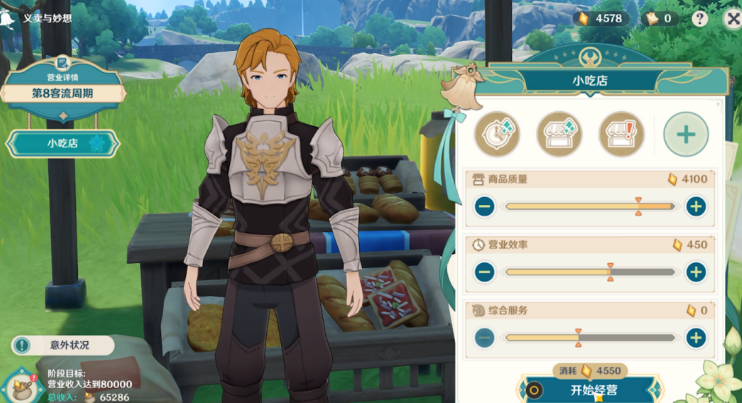This screenshot has height=403, width=742.
Task: Add a new strategy with the green plus circle
Action: point(685,134)
